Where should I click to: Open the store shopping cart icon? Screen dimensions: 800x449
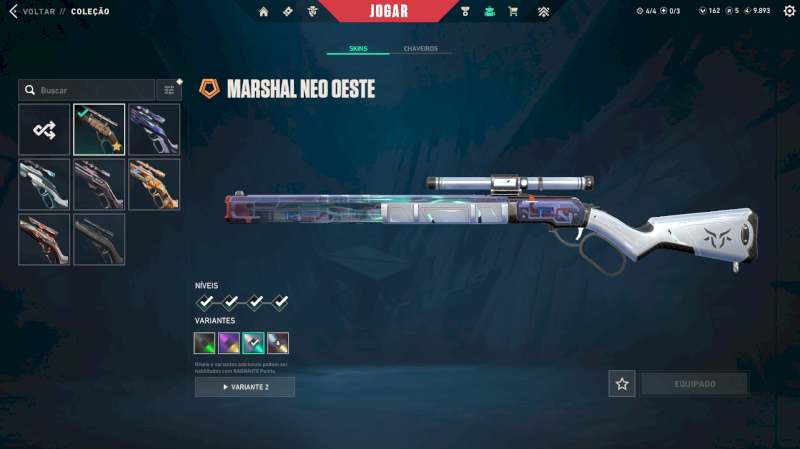coord(513,11)
